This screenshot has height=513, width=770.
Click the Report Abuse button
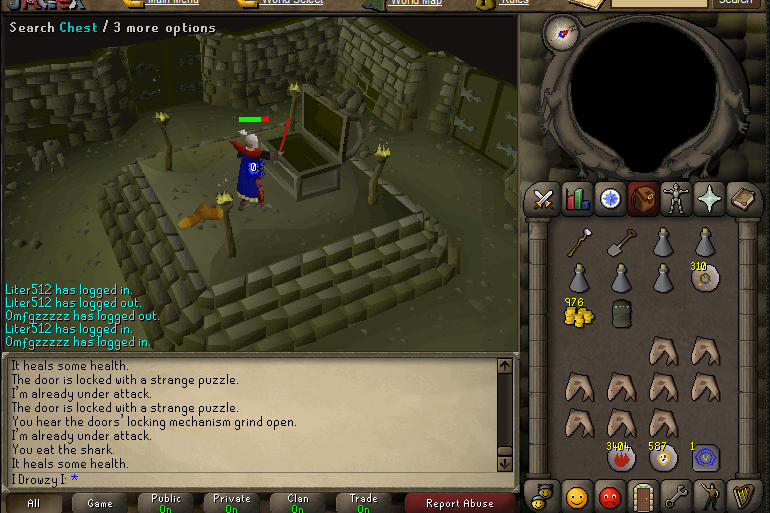tap(459, 503)
